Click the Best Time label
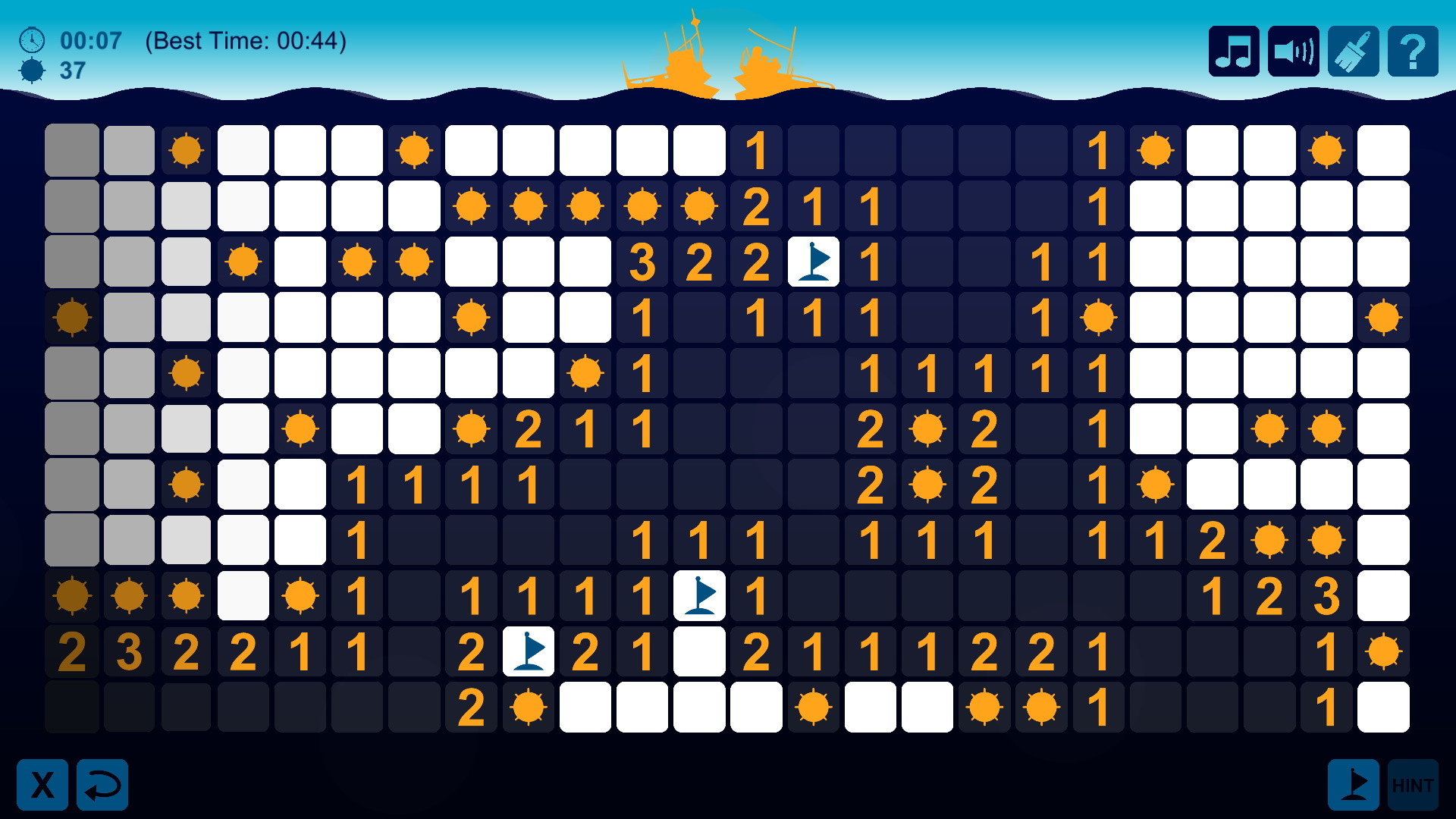1456x819 pixels. pyautogui.click(x=246, y=42)
